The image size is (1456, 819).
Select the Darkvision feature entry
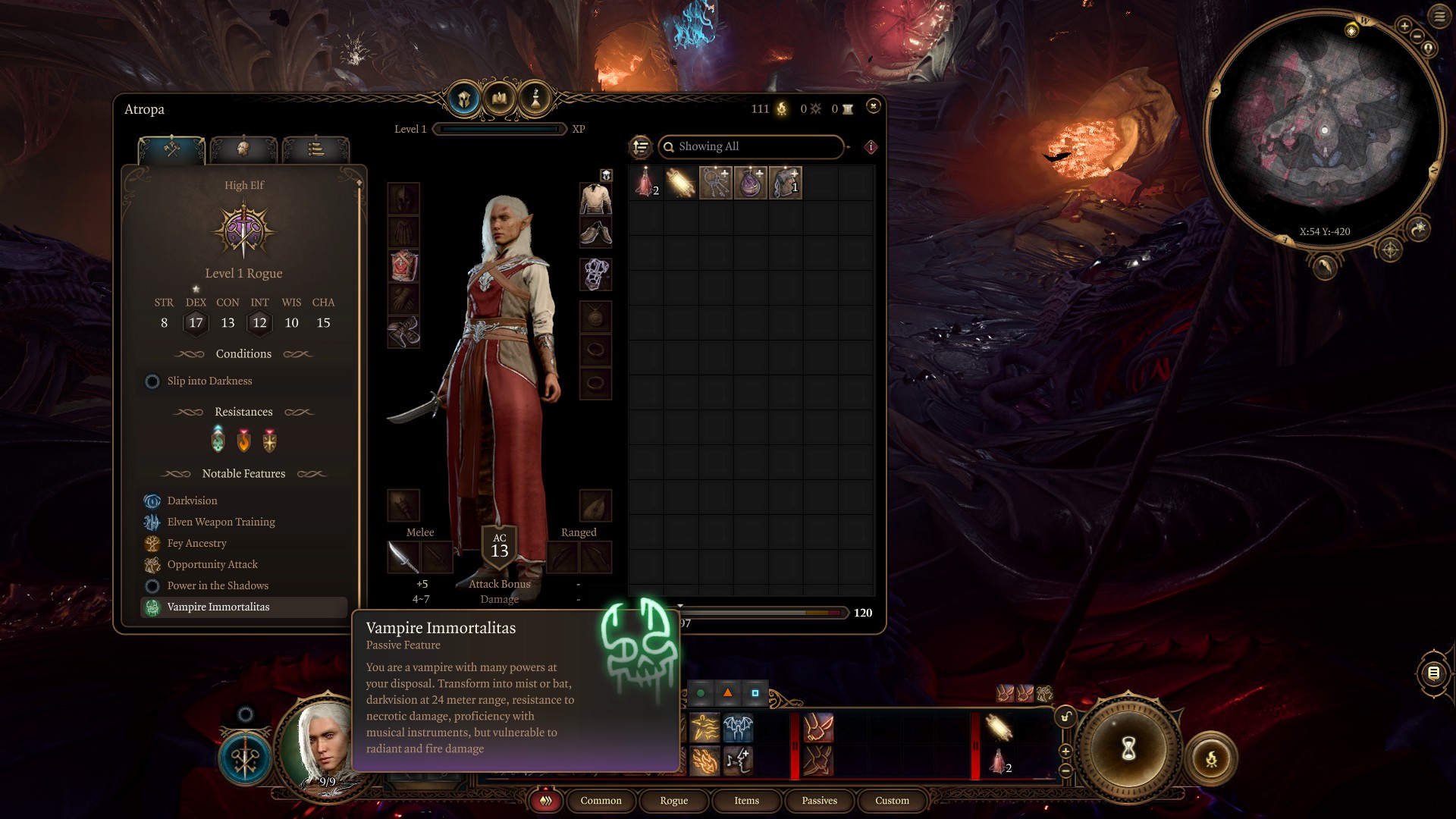coord(192,501)
